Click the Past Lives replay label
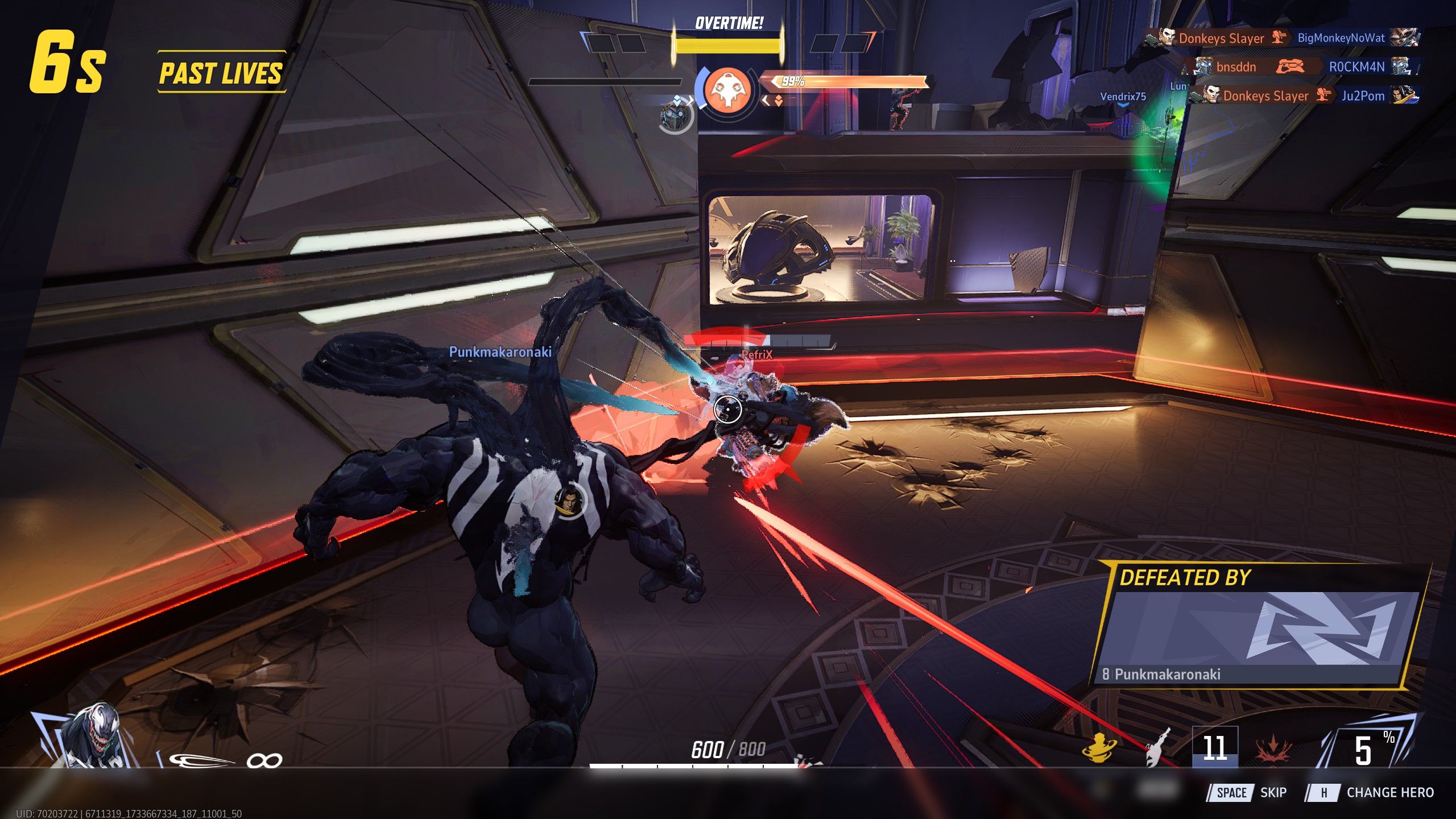Screen dimensions: 1456x819 tap(221, 73)
